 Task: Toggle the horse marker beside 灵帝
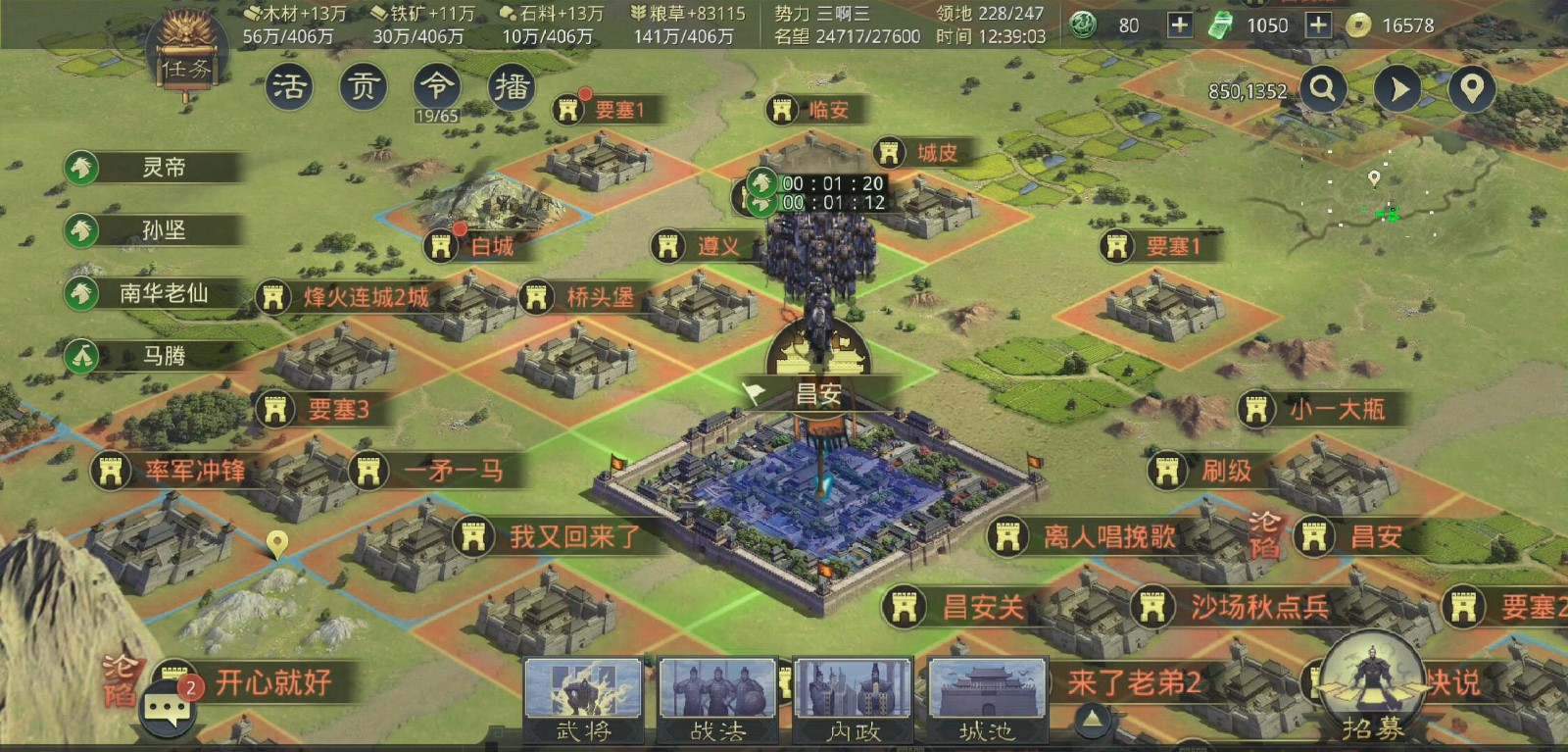[83, 167]
